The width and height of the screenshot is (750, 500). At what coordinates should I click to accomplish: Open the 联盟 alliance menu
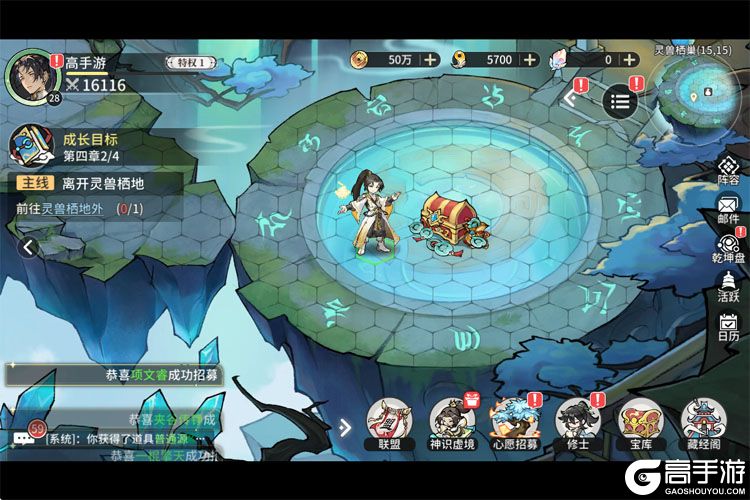pos(387,422)
